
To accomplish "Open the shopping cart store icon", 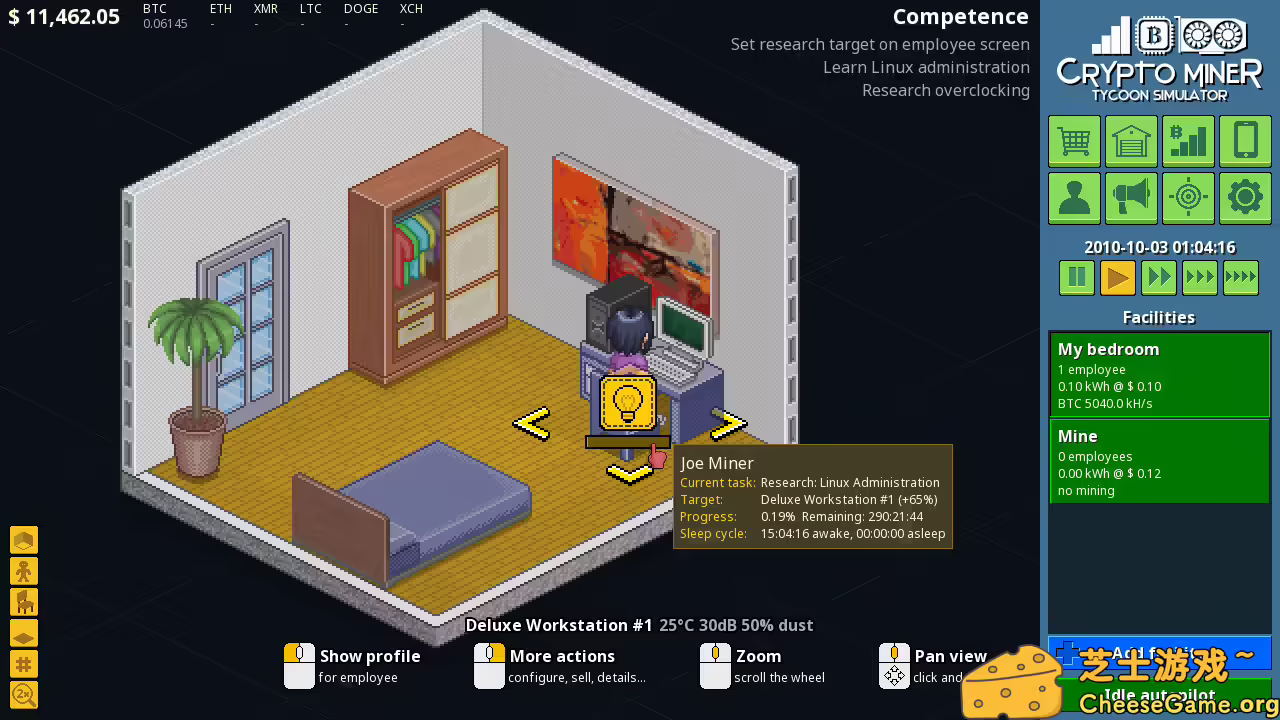I will 1074,141.
